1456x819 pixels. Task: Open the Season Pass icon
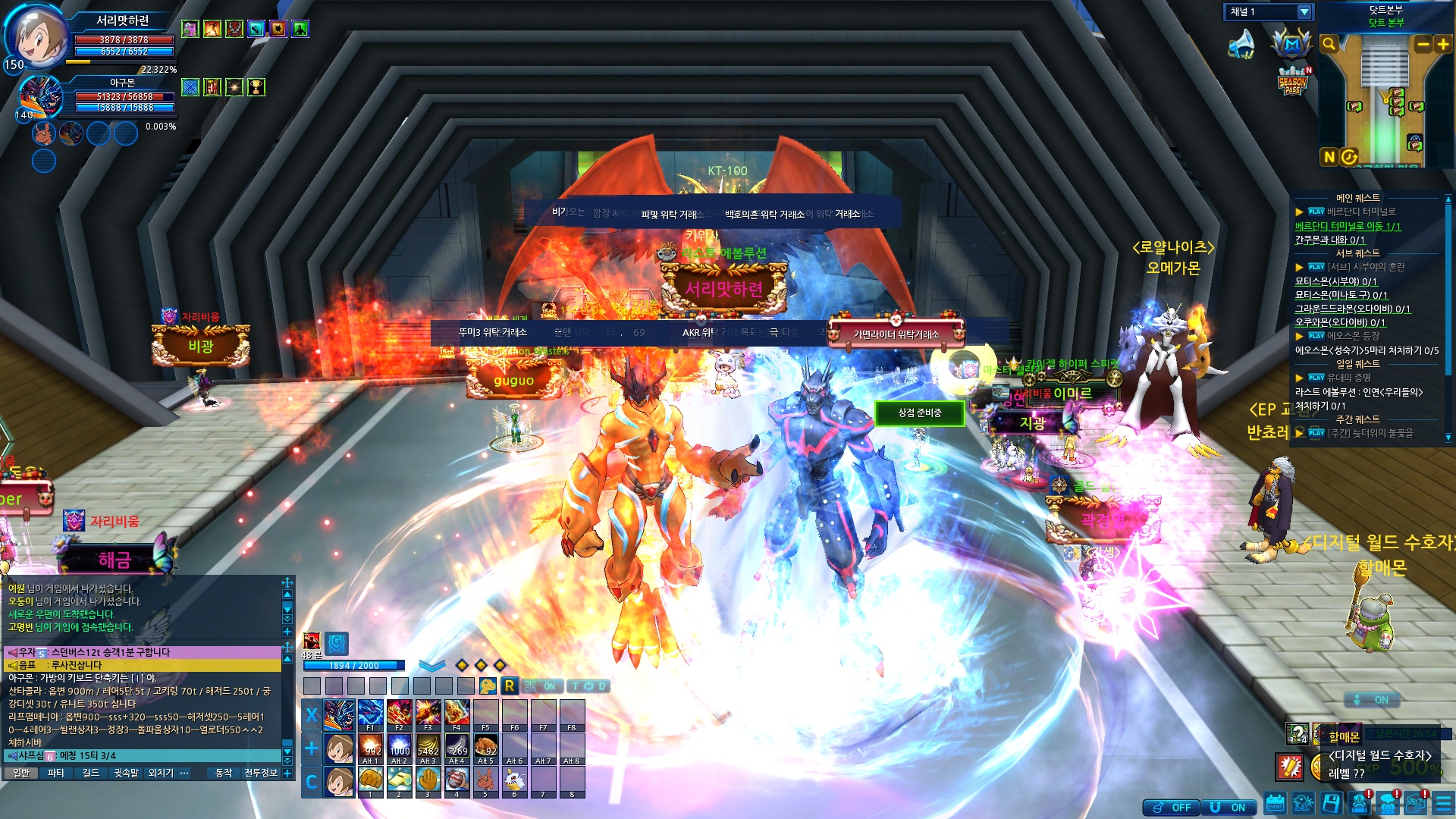pos(1292,82)
